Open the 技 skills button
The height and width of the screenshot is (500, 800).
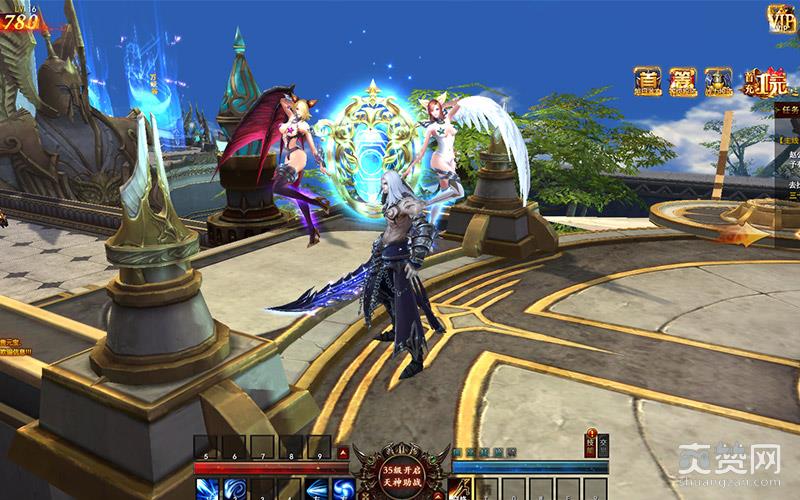click(590, 445)
